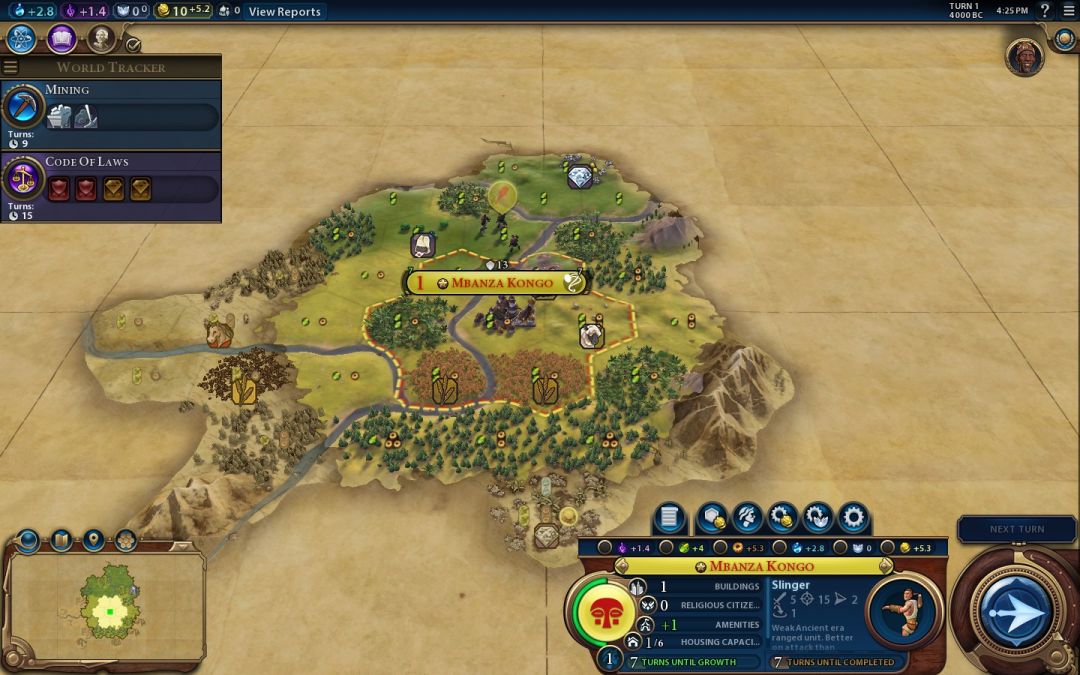Toggle the map pin button

(93, 541)
